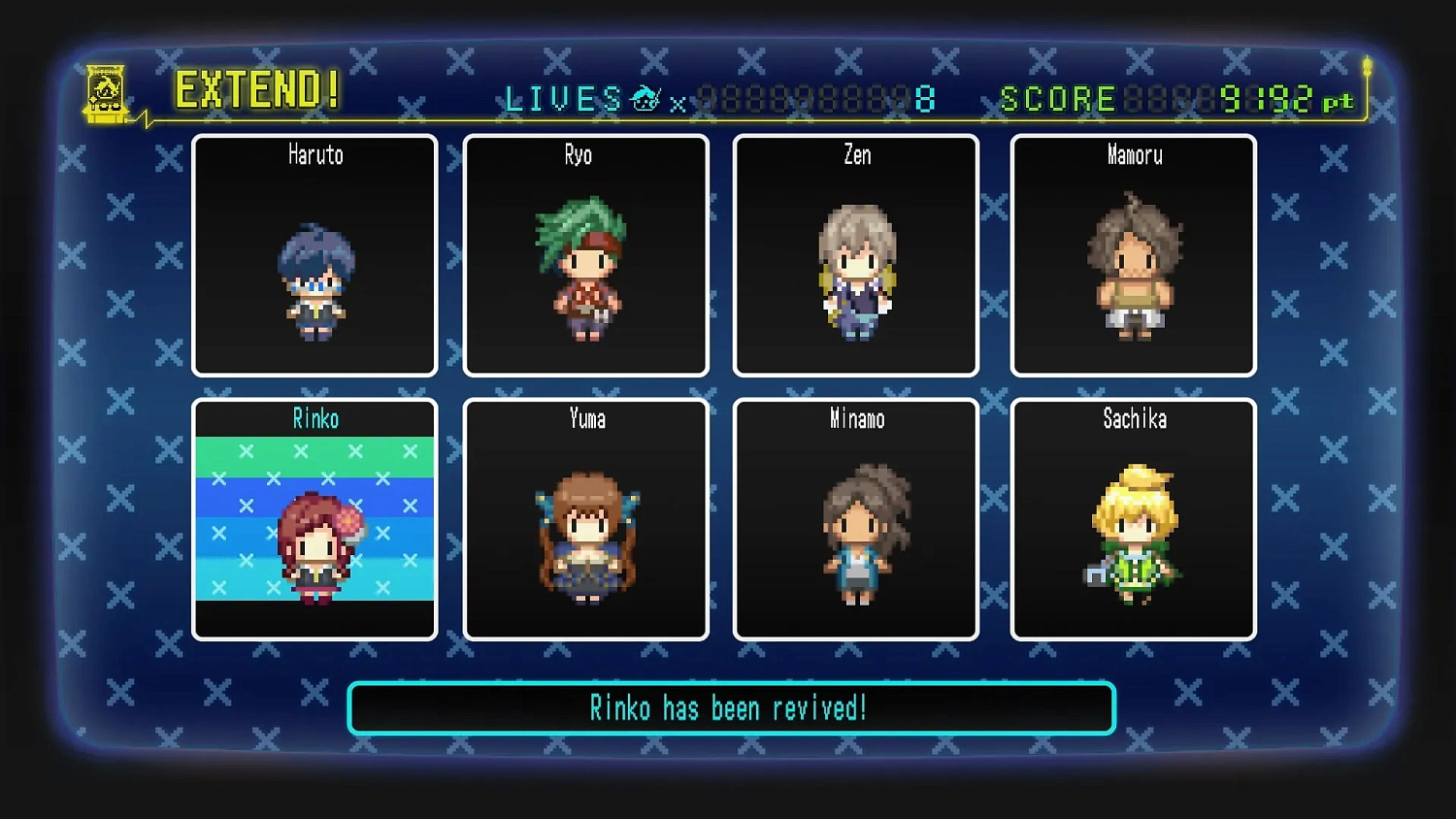Click the slime face icon next to LIVES
1456x819 pixels.
(644, 97)
